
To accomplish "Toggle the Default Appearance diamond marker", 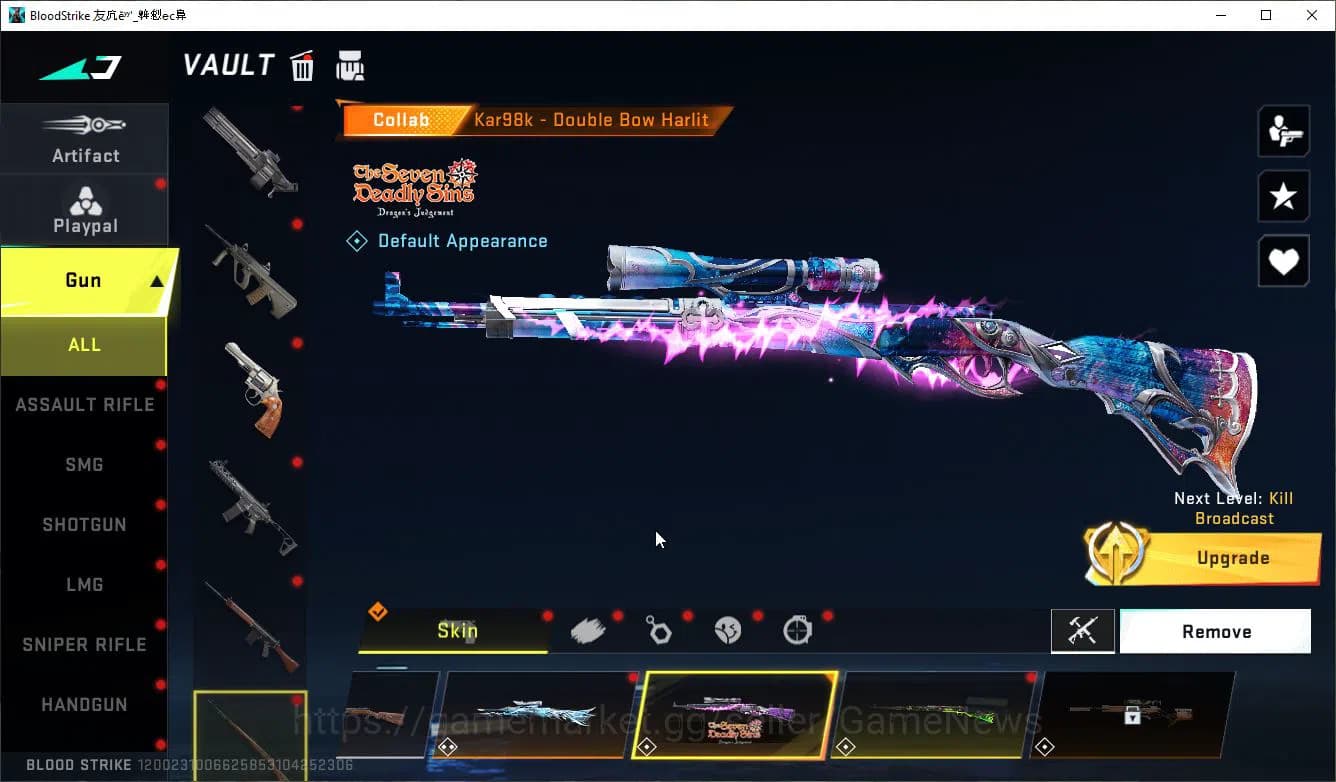I will point(357,240).
